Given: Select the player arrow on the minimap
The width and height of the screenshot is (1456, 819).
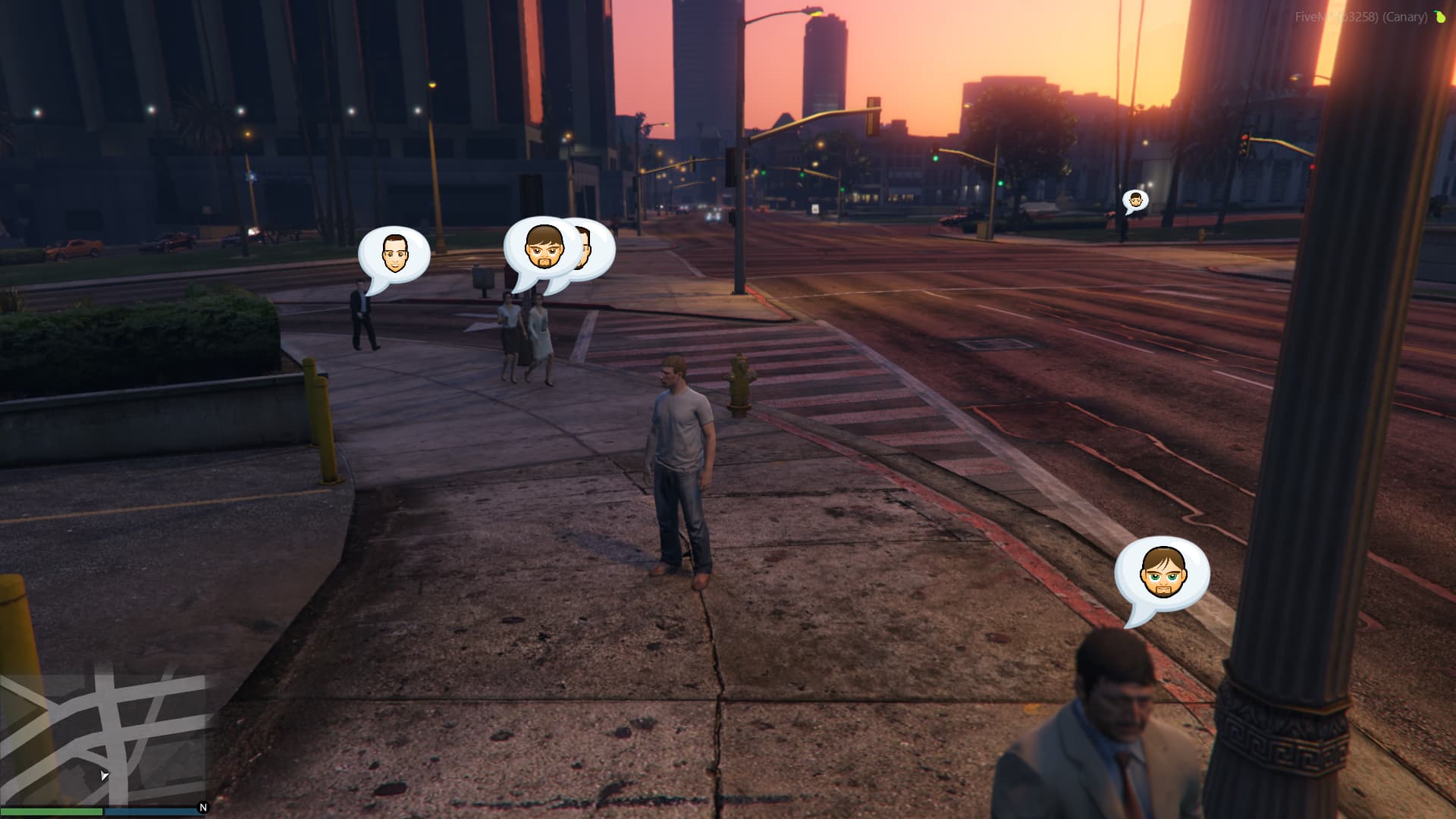Looking at the screenshot, I should click(105, 774).
